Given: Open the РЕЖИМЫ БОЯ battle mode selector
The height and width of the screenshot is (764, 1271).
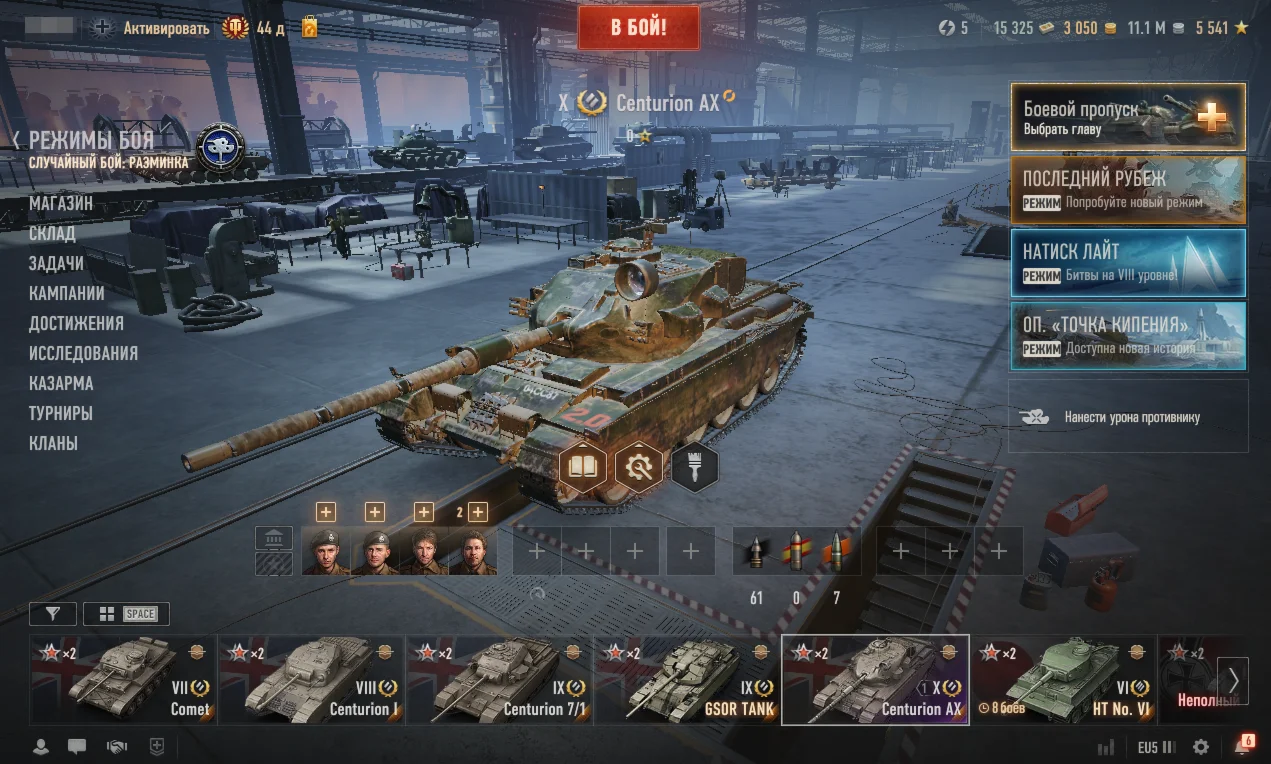Looking at the screenshot, I should click(90, 141).
